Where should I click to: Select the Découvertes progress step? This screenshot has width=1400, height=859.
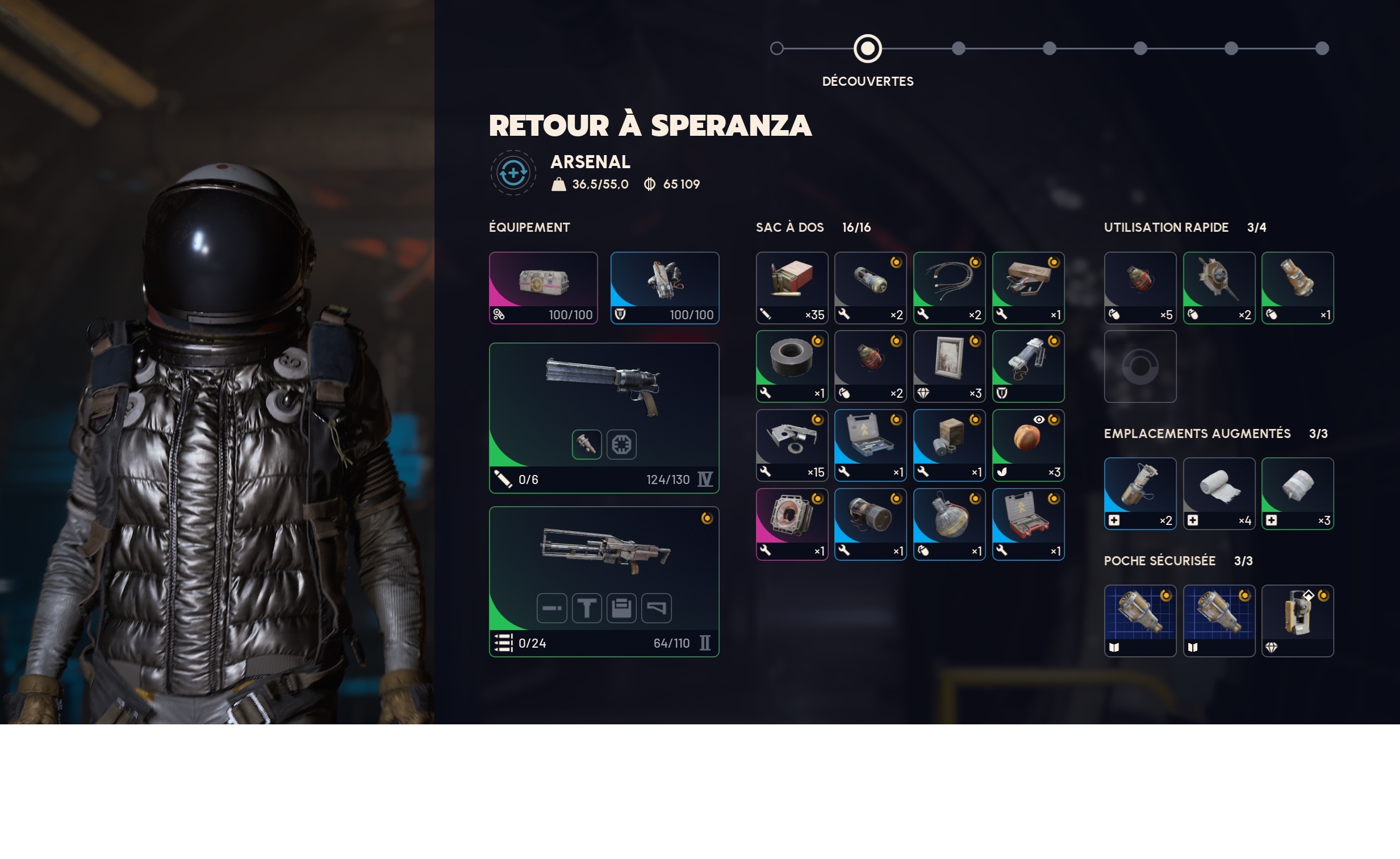pos(867,49)
